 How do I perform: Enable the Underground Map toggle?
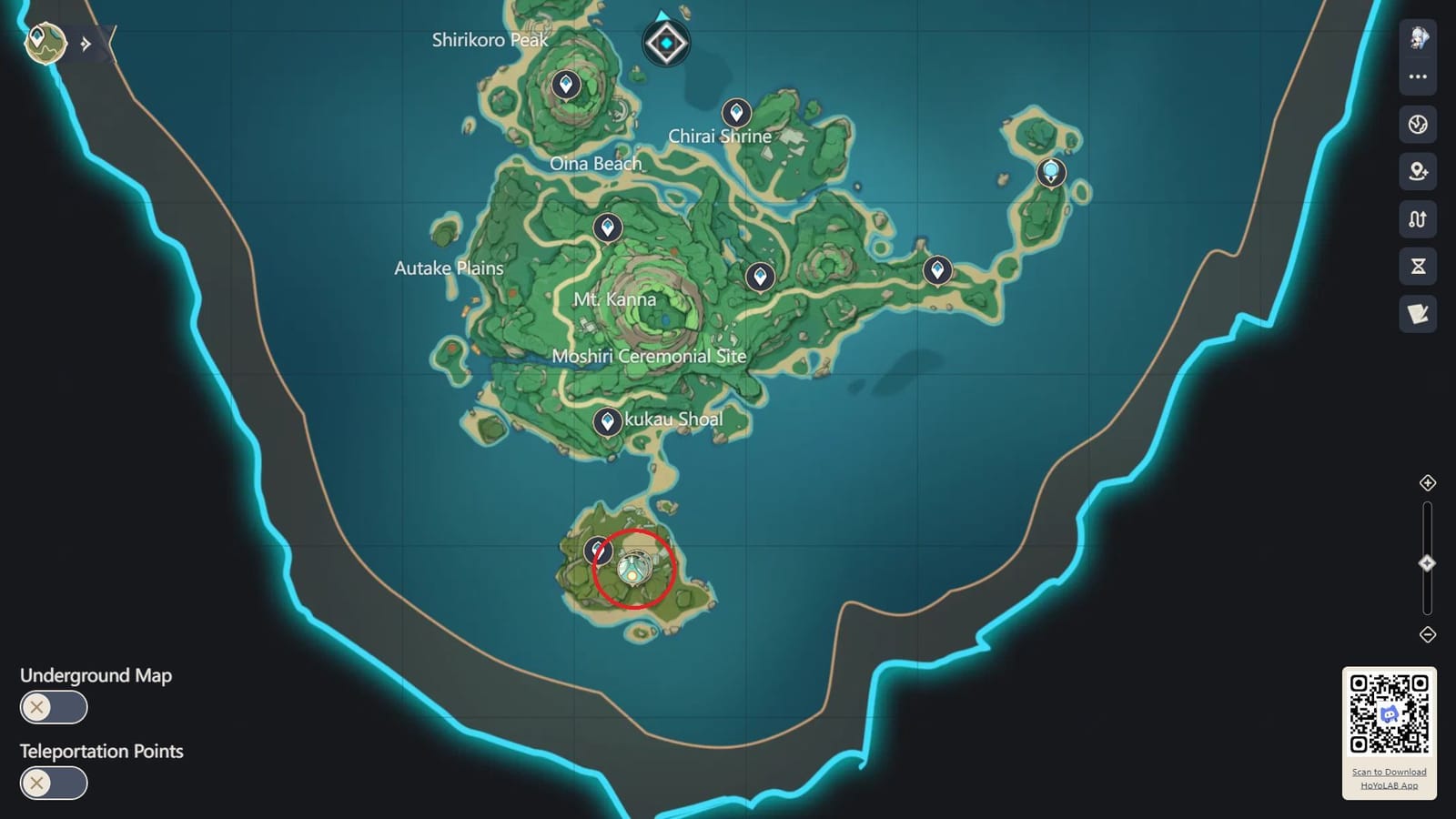coord(53,707)
